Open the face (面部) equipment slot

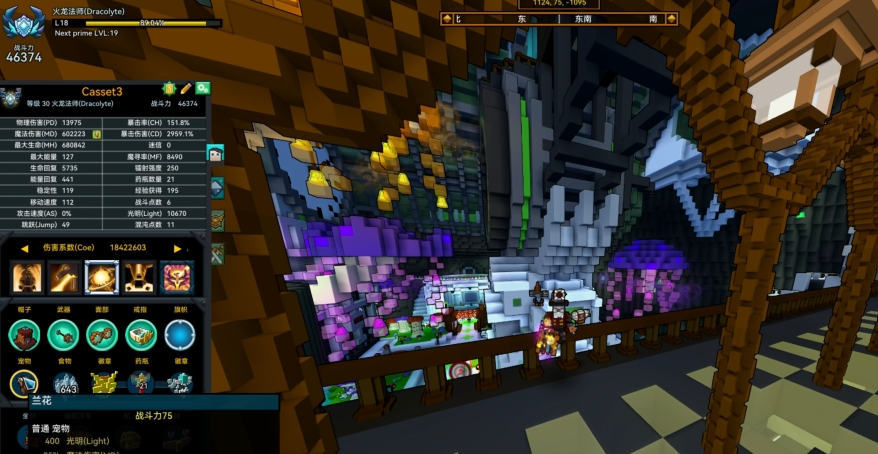point(102,334)
